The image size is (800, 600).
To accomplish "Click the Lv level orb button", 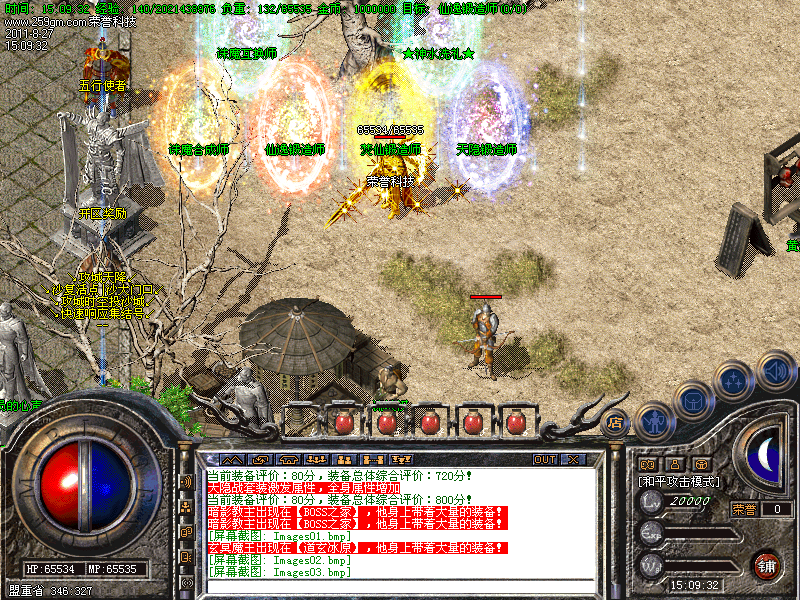I will [x=652, y=503].
